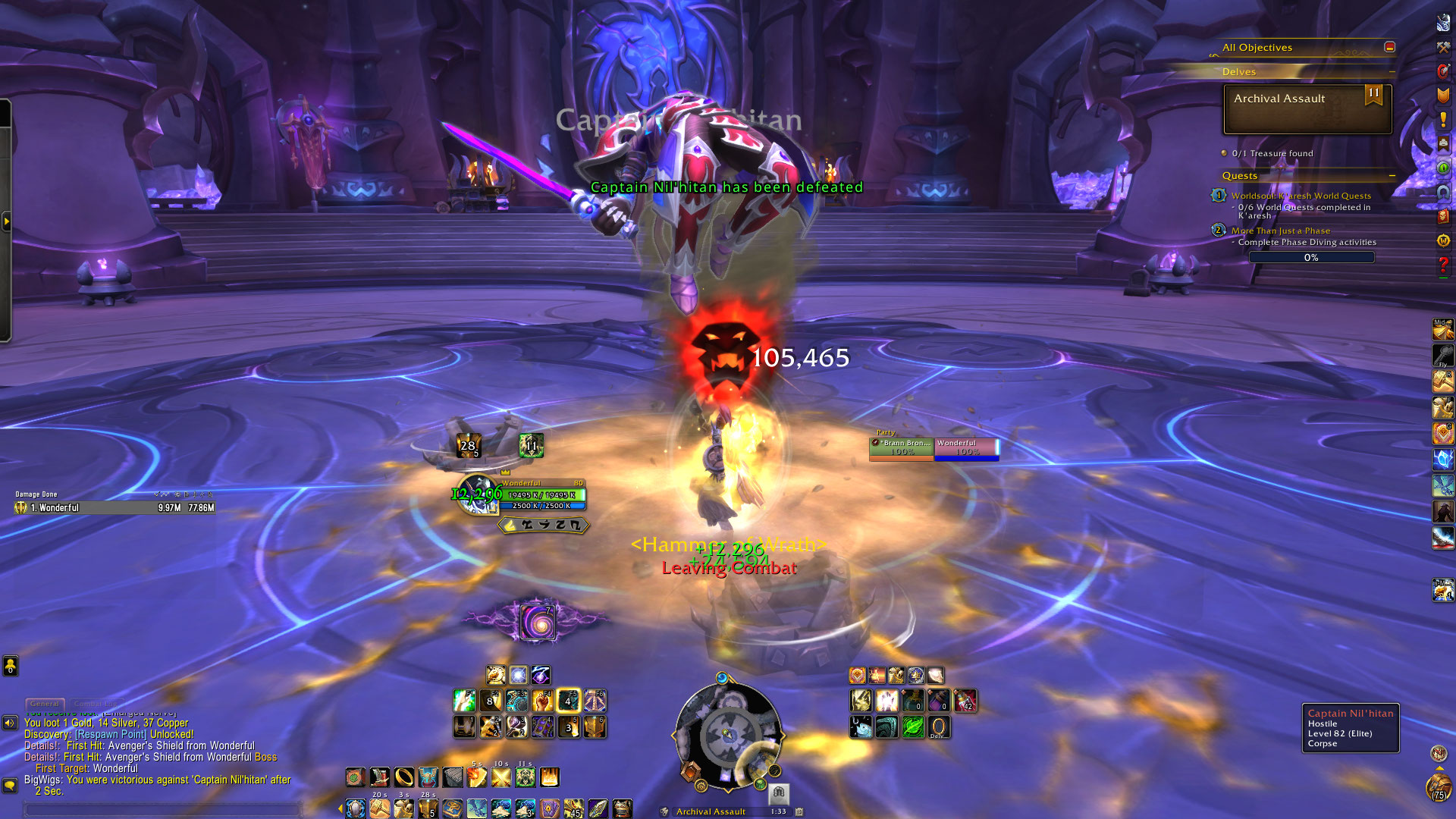The image size is (1456, 819).
Task: Open the red question mark help icon
Action: point(1443,265)
